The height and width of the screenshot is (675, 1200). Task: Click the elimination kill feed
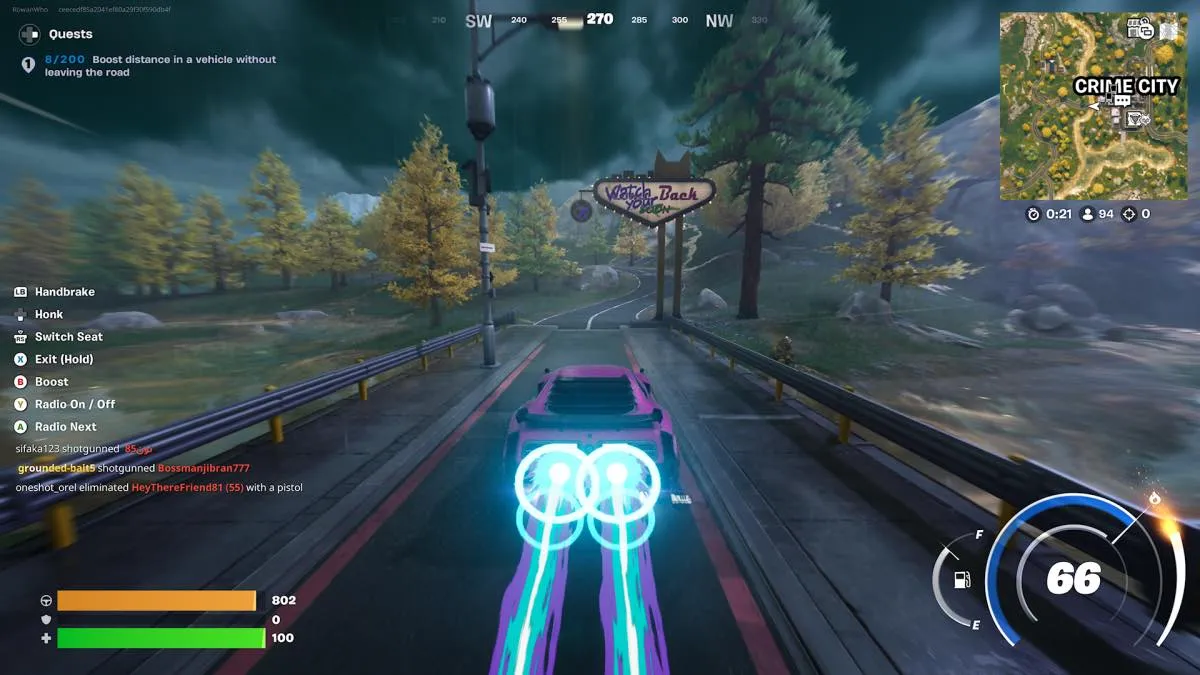160,468
